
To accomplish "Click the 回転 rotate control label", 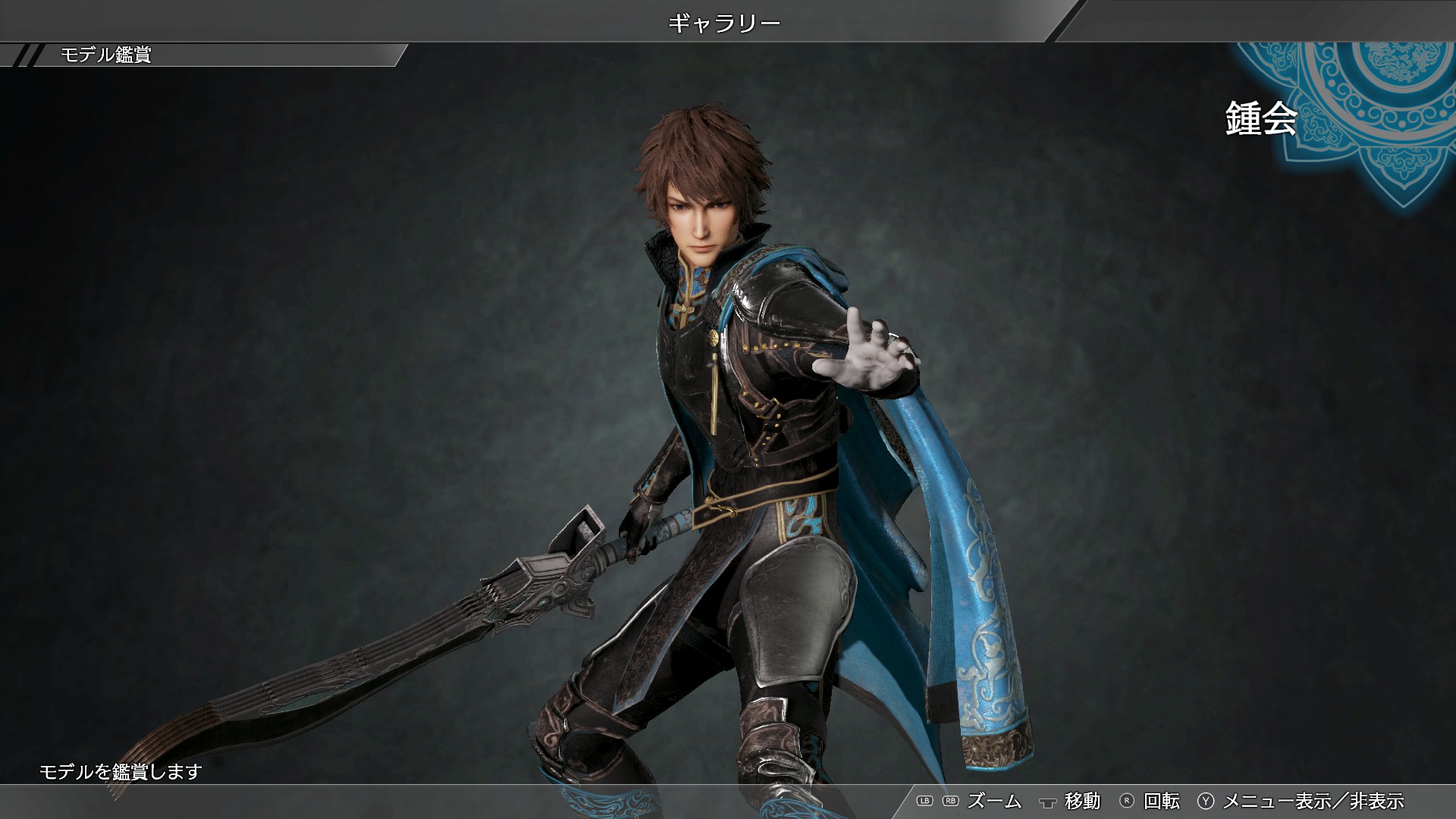I will [x=1161, y=800].
